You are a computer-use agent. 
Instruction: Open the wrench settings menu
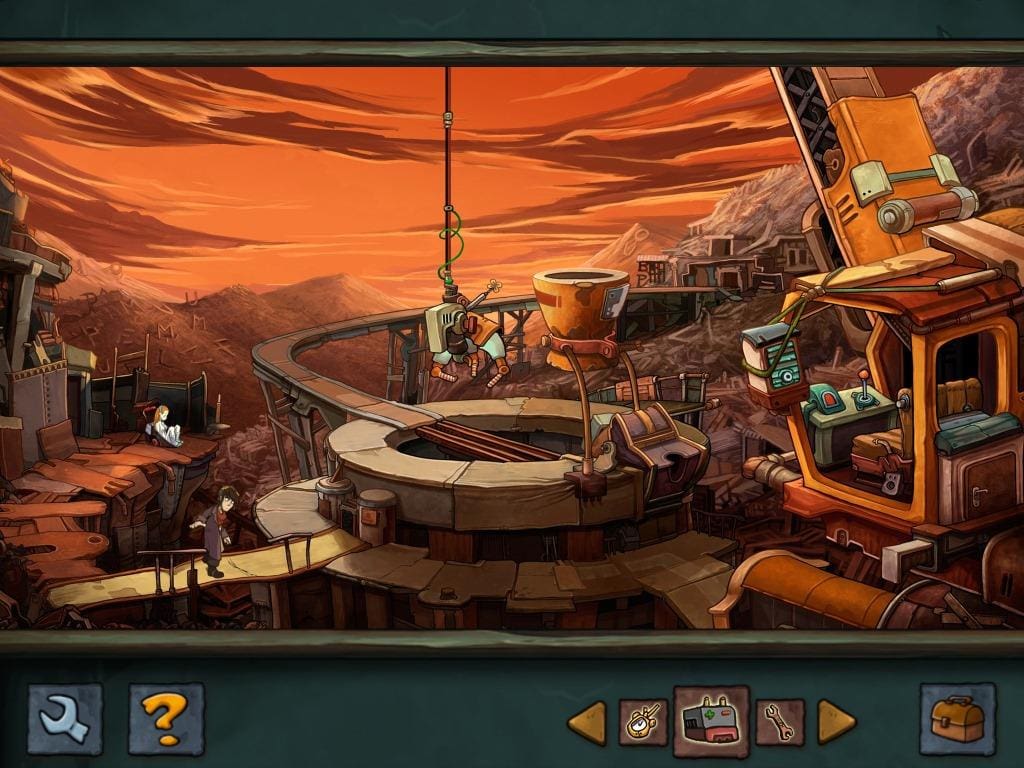[x=65, y=718]
